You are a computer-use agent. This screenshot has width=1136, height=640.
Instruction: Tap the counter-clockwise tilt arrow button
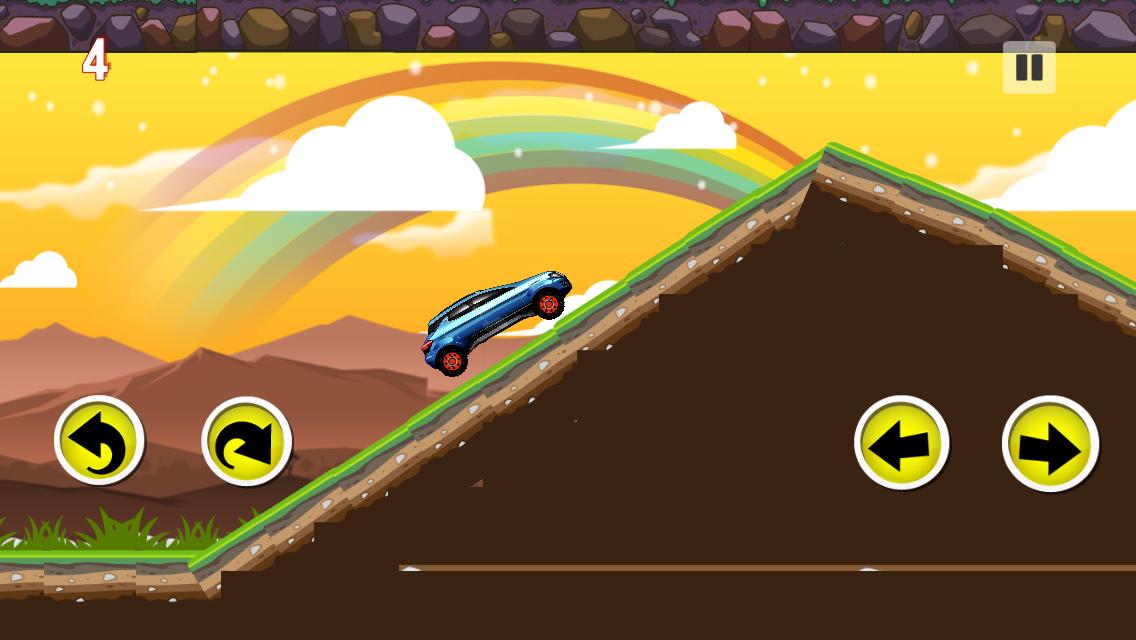click(99, 441)
